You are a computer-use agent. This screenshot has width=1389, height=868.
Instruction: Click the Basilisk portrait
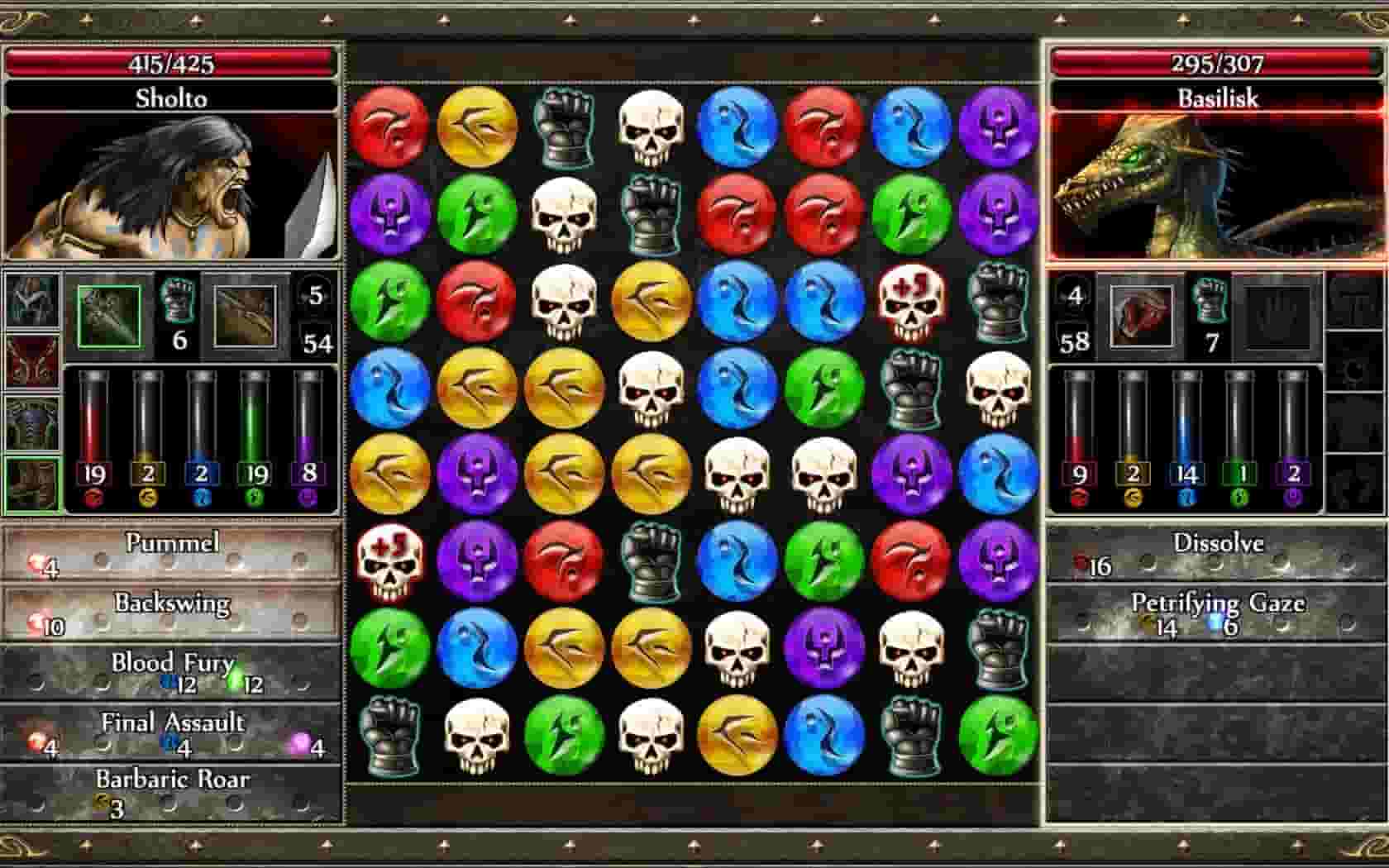[1215, 186]
